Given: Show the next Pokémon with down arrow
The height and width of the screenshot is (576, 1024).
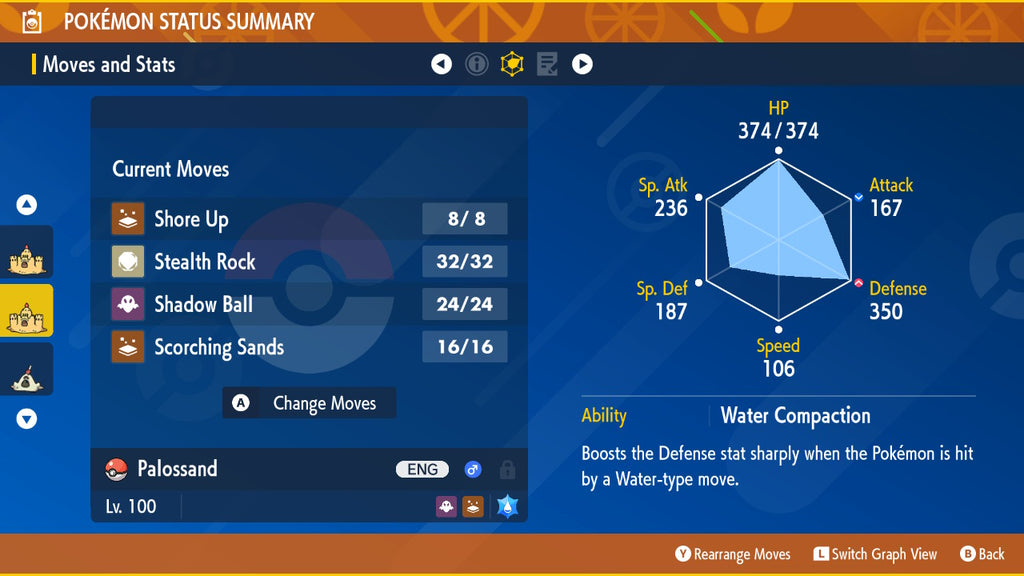Looking at the screenshot, I should 27,419.
